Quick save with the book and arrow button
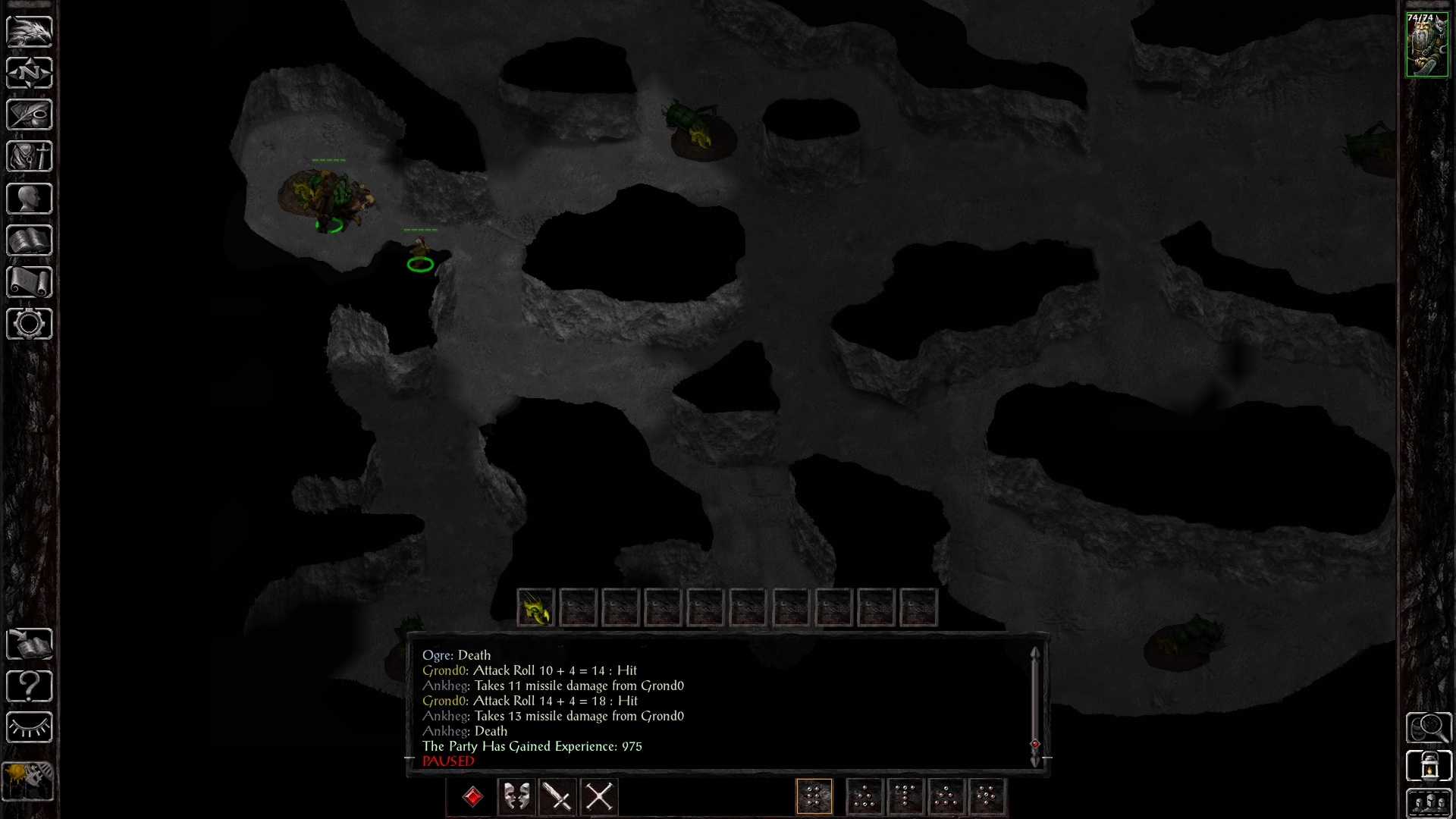 (30, 645)
